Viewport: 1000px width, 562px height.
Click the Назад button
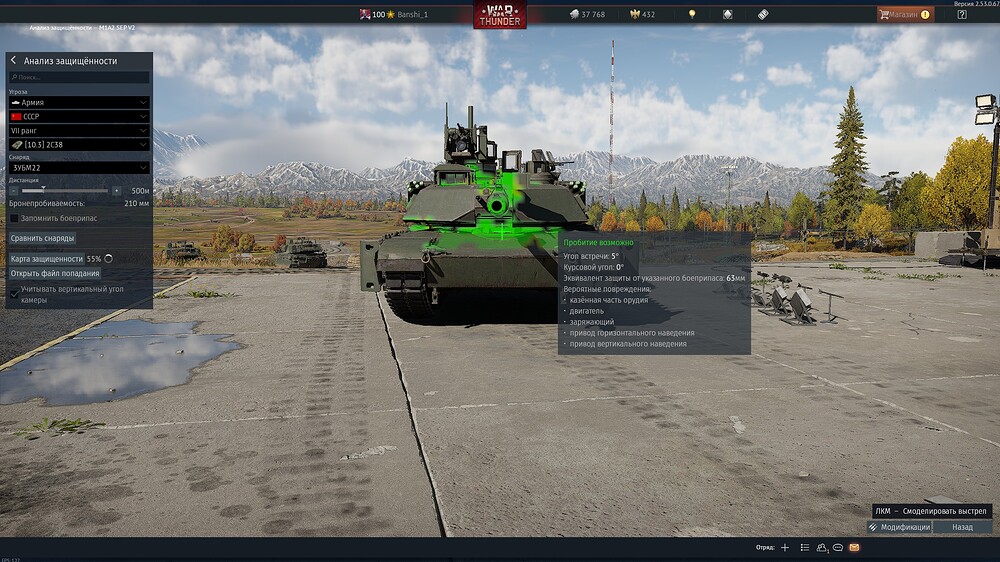coord(962,527)
